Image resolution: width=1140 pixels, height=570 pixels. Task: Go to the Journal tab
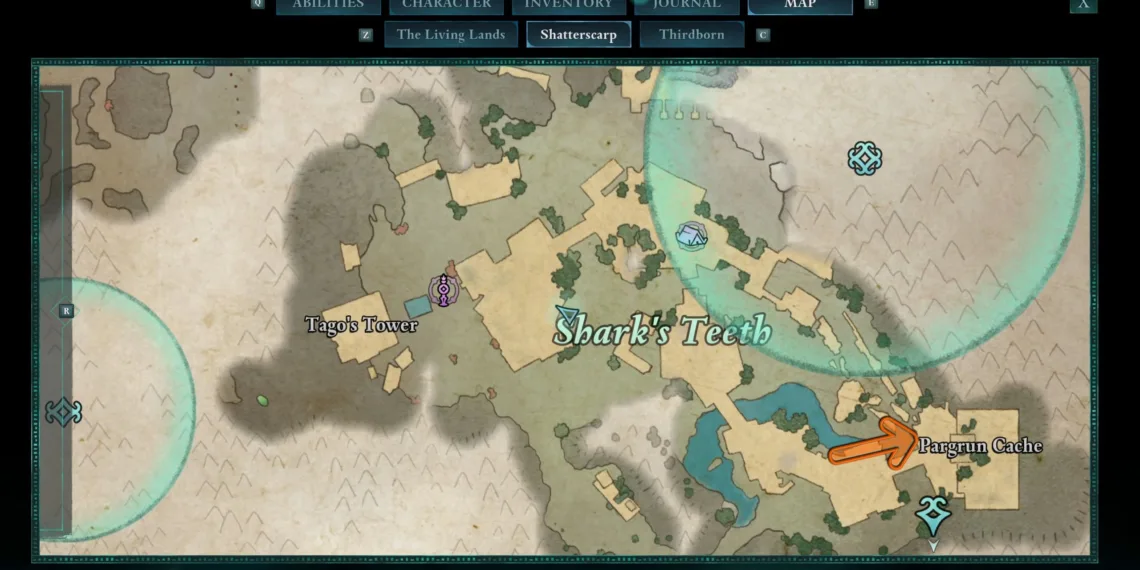pyautogui.click(x=687, y=5)
